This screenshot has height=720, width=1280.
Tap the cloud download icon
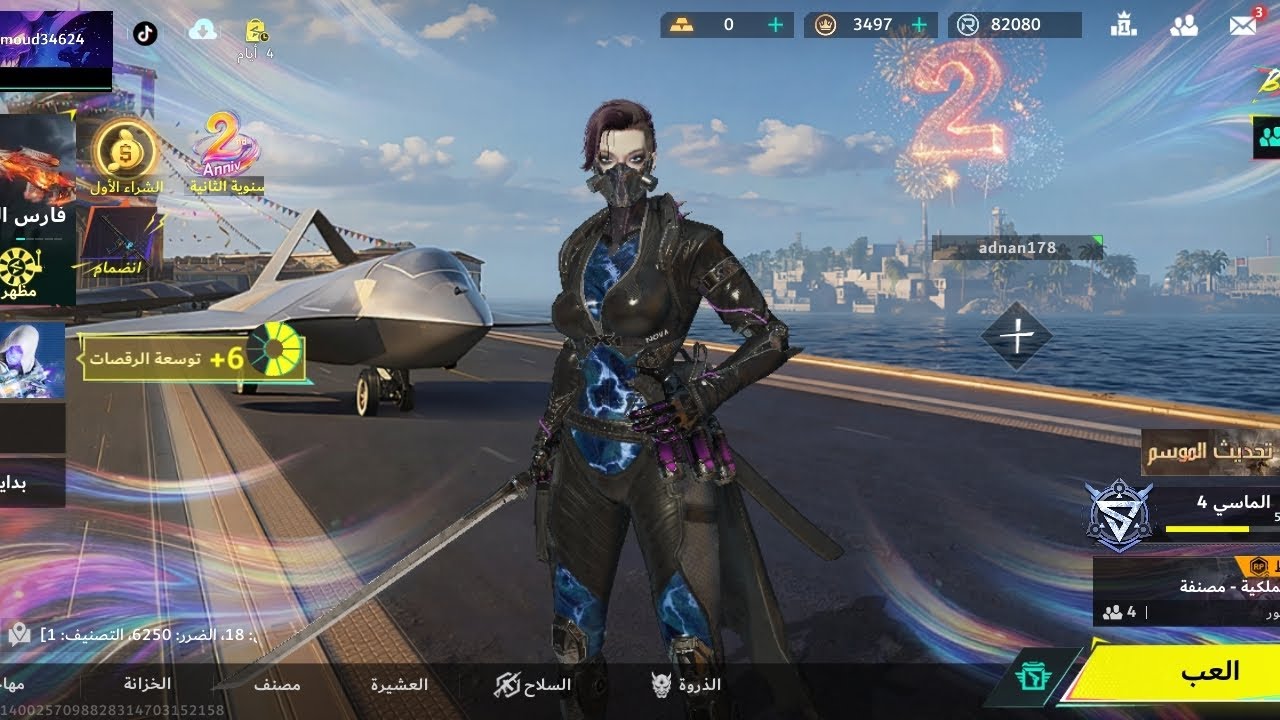tap(203, 30)
